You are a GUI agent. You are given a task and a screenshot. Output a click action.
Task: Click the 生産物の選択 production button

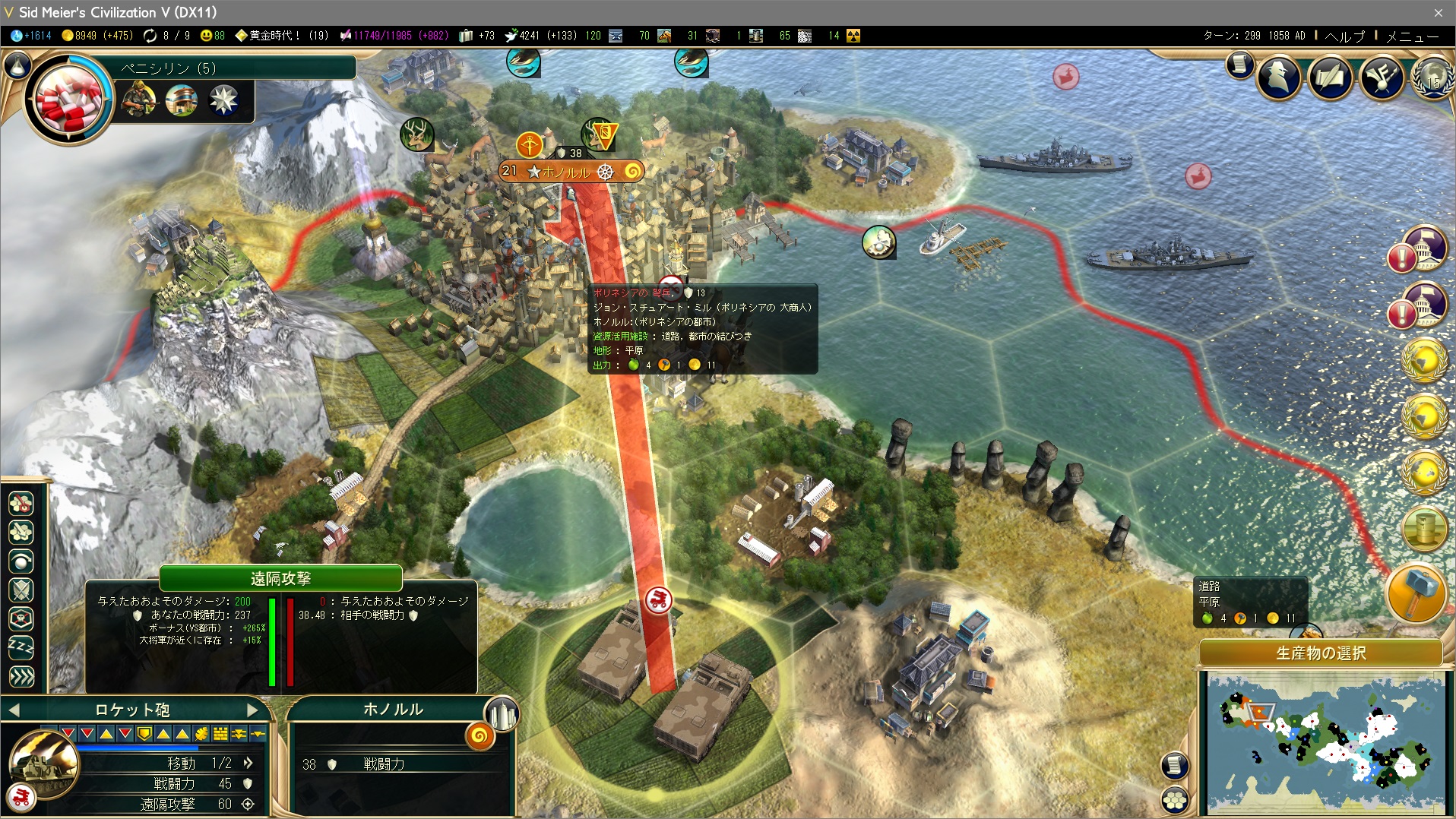[x=1321, y=653]
